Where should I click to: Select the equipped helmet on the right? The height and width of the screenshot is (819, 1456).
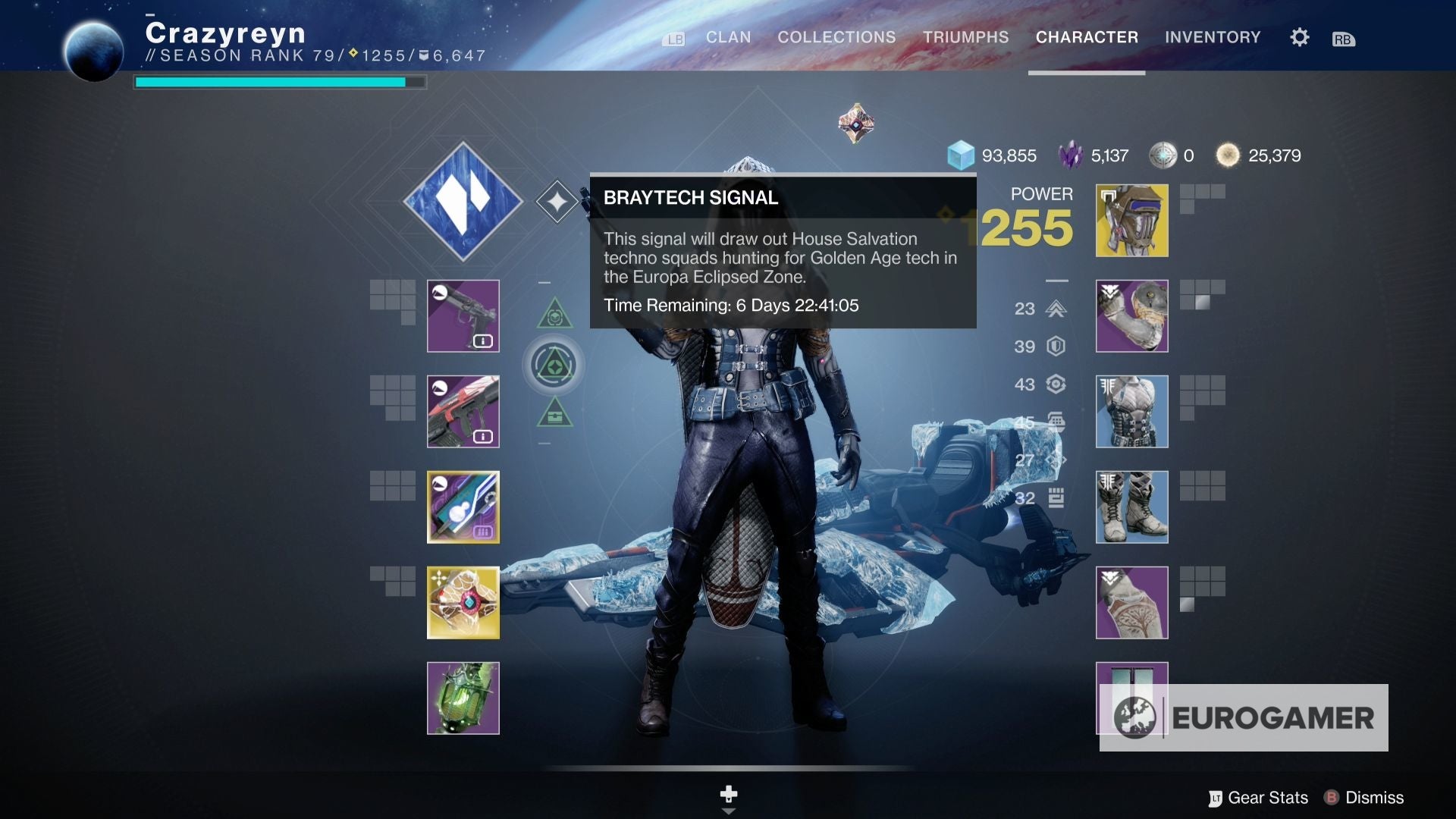(x=1131, y=220)
